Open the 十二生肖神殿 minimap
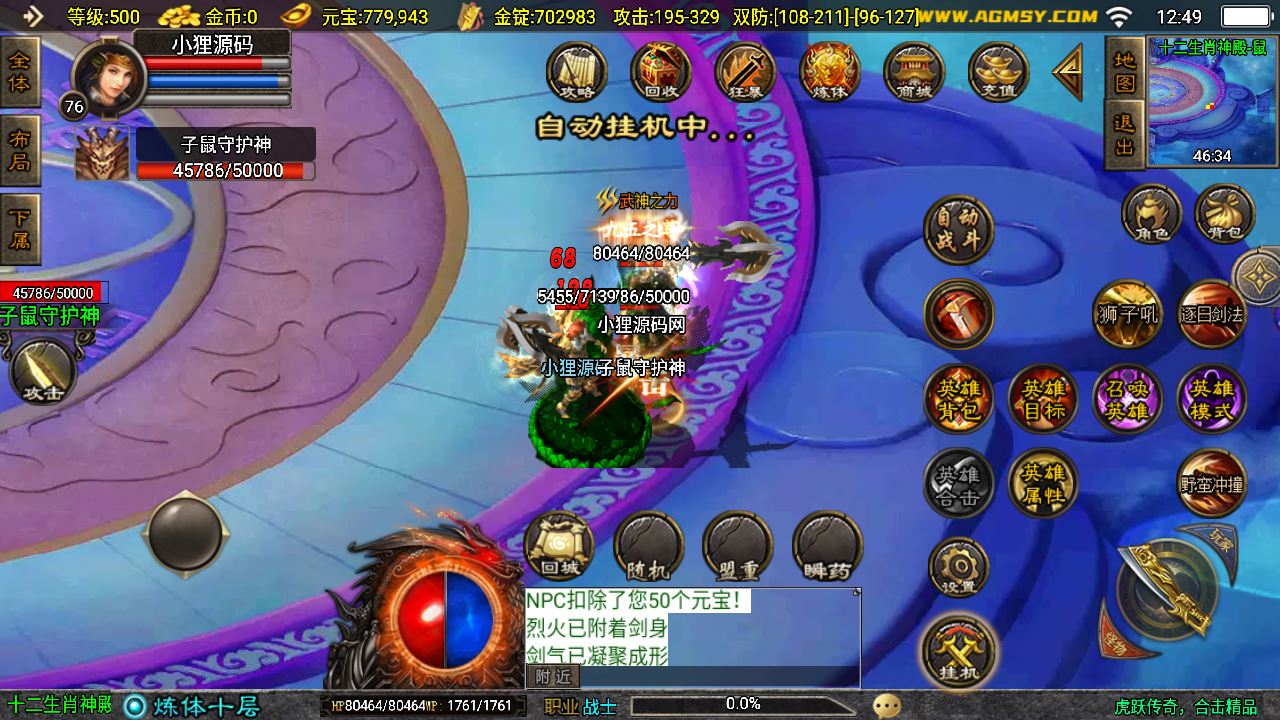The image size is (1280, 720). (x=1211, y=101)
